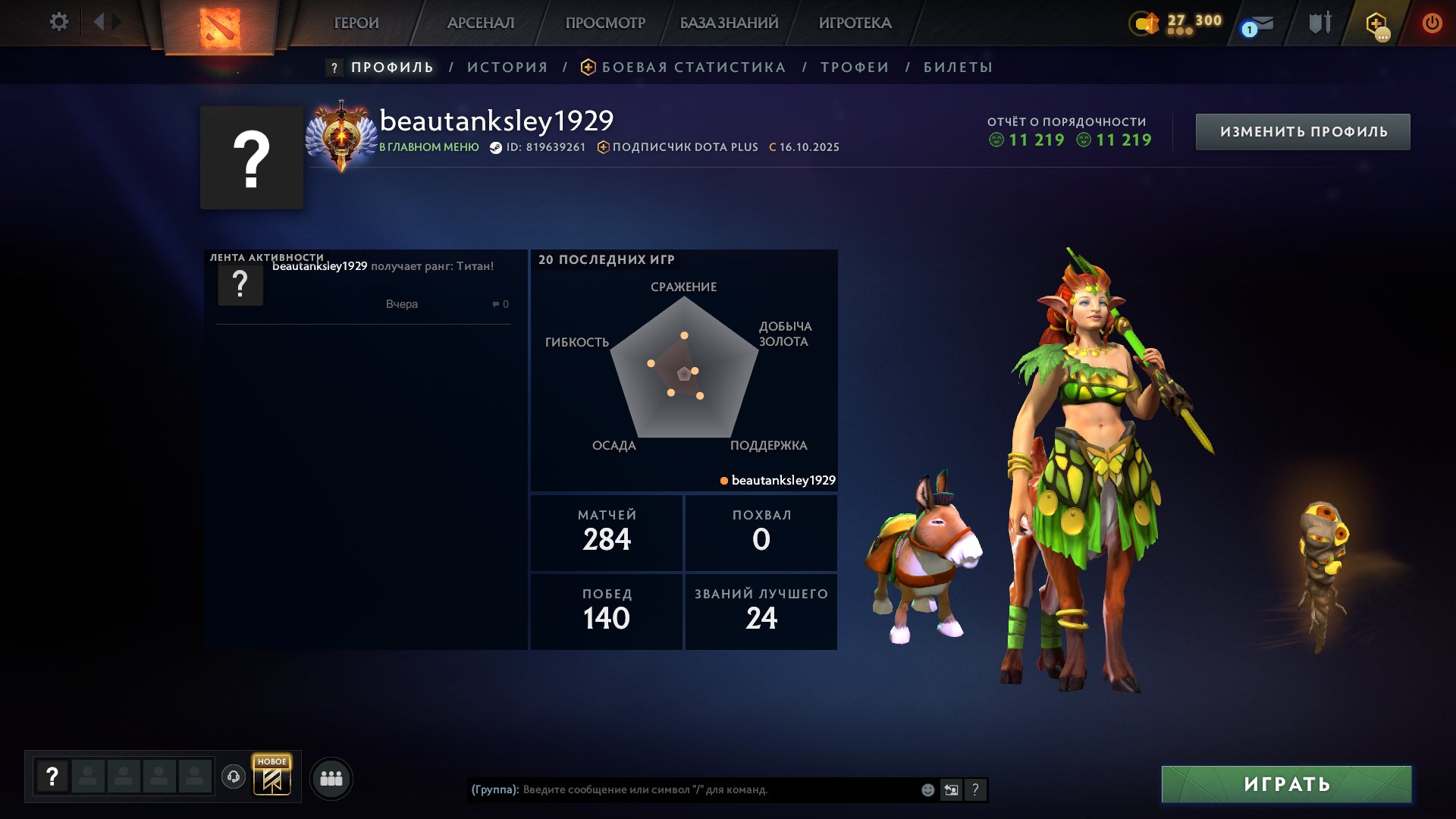Click the power button to exit Dota

coord(1432,23)
